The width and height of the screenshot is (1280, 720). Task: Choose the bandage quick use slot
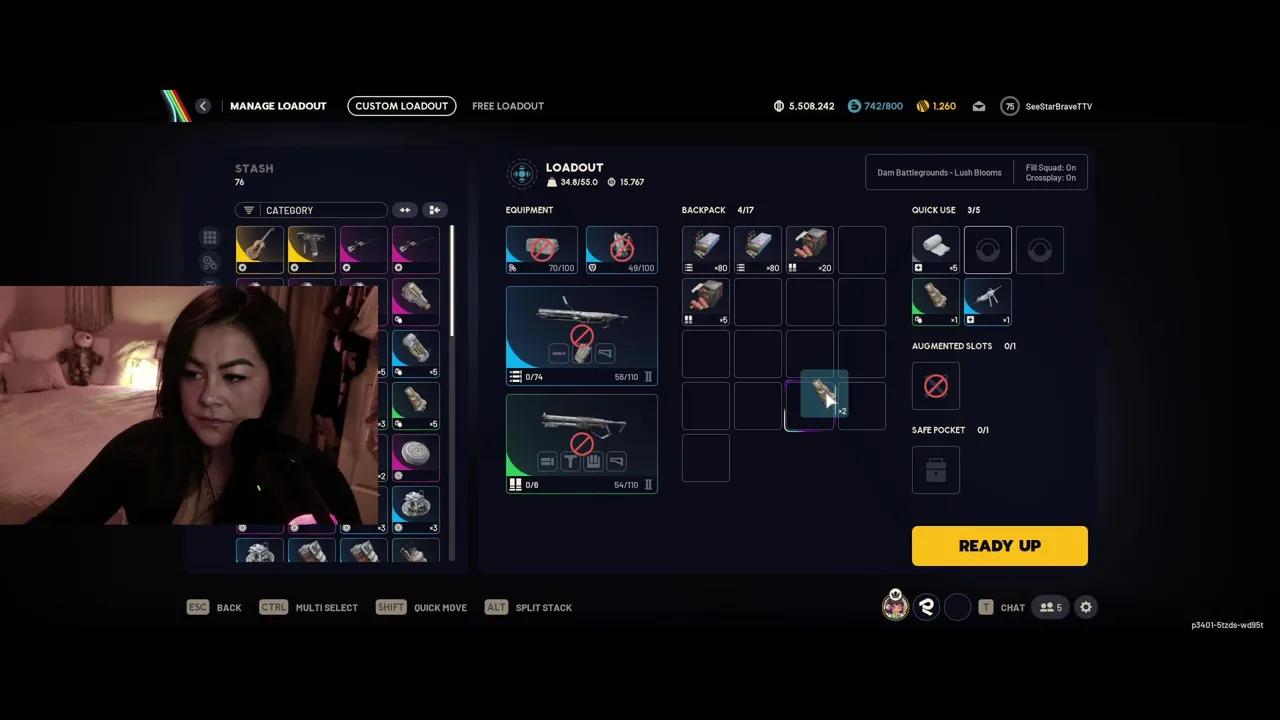tap(935, 250)
